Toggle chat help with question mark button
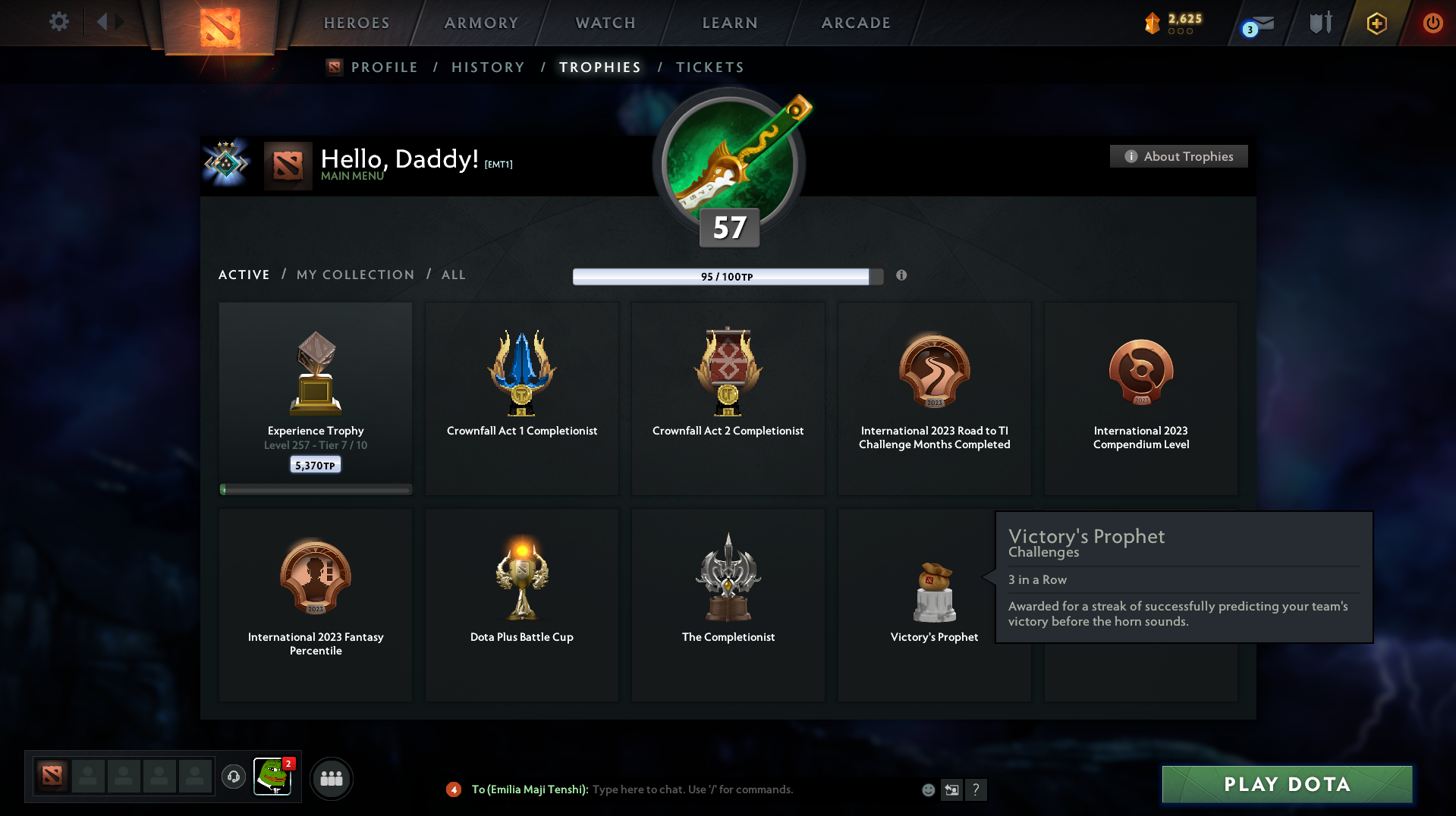The height and width of the screenshot is (816, 1456). [x=977, y=789]
